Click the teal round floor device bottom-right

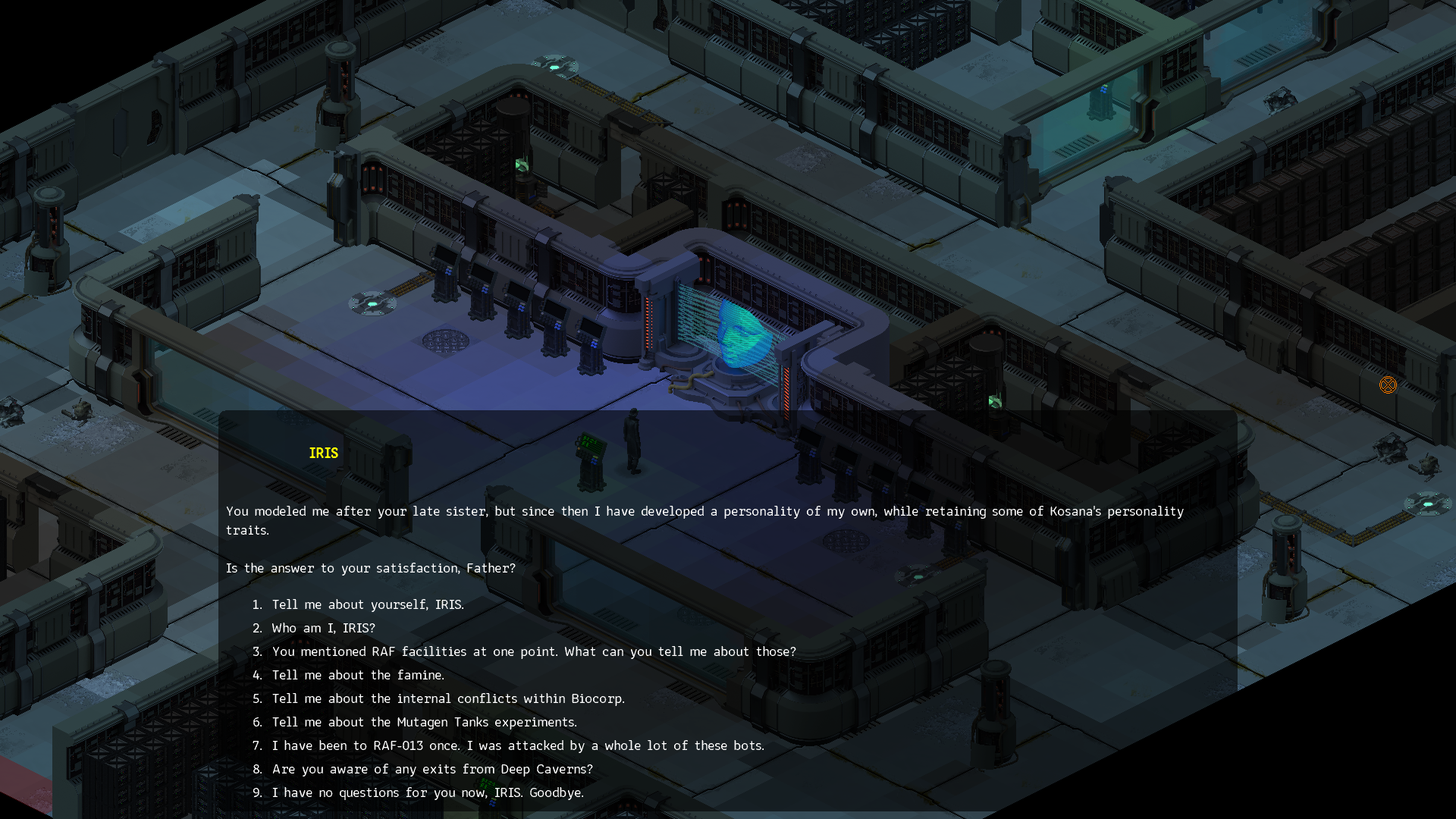pos(1429,503)
